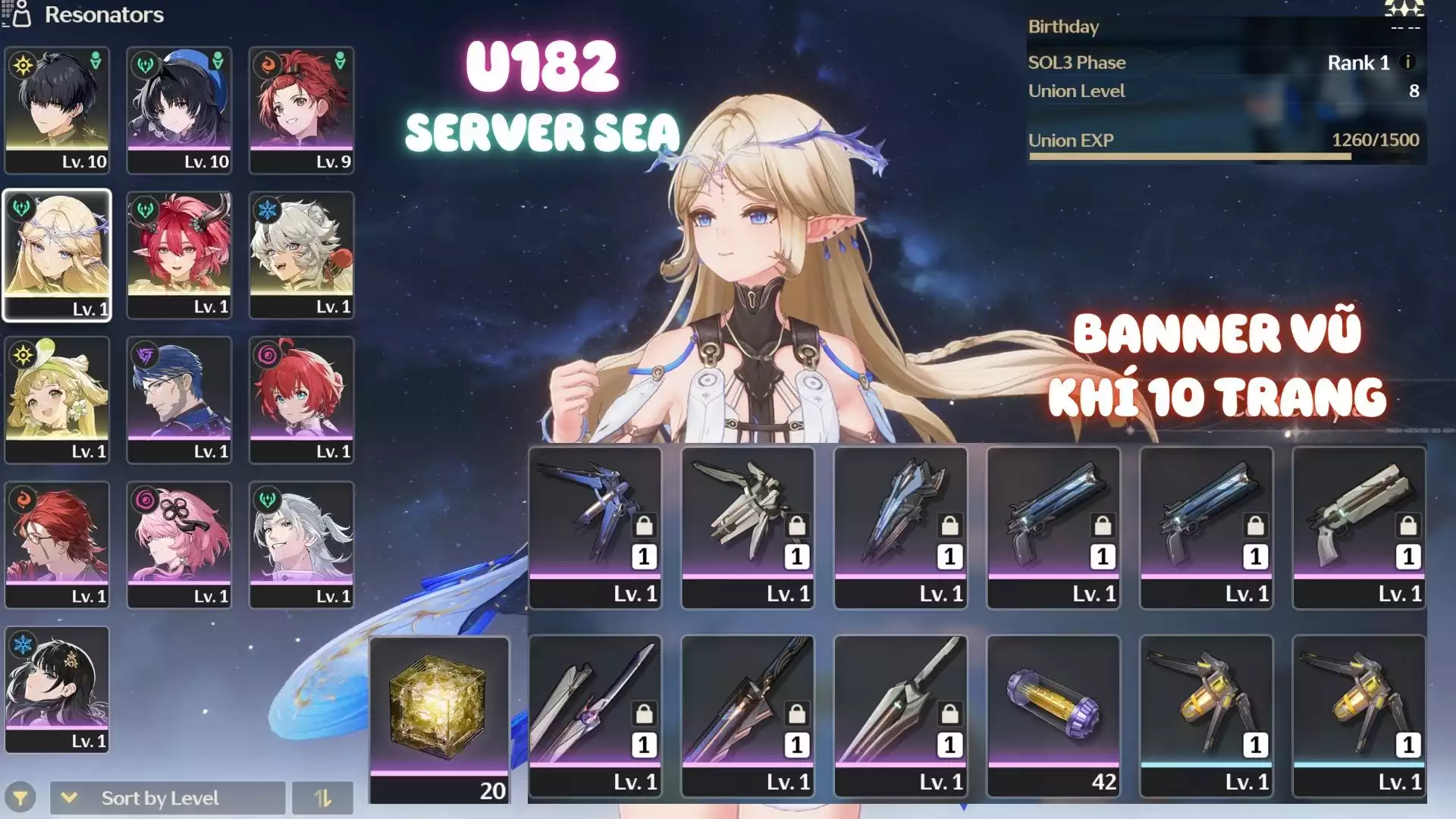
Task: Choose the black-haired glacio resonator with hairpin
Action: pyautogui.click(x=57, y=689)
